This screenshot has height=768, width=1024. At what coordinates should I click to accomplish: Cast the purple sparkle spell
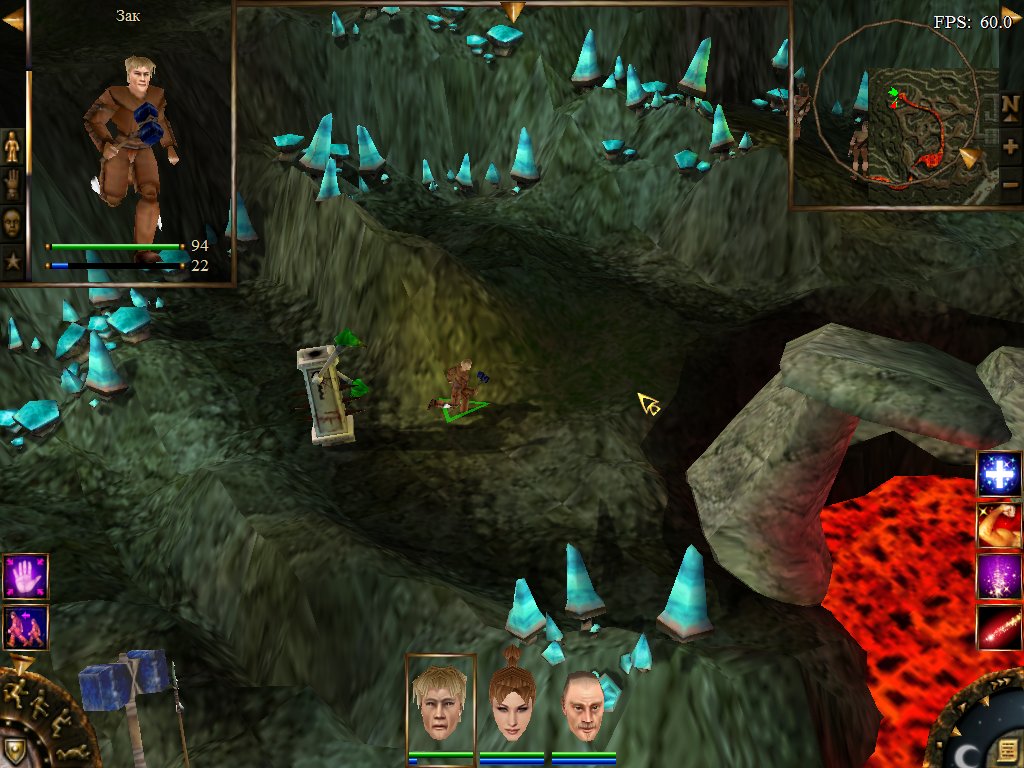point(999,577)
